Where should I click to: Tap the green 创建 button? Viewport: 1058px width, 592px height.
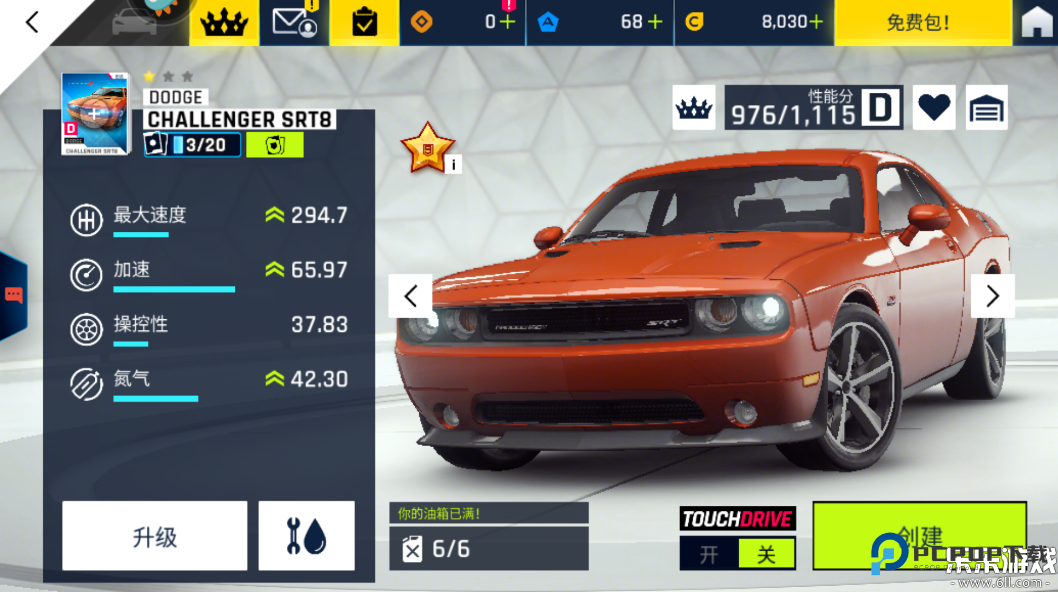(918, 537)
